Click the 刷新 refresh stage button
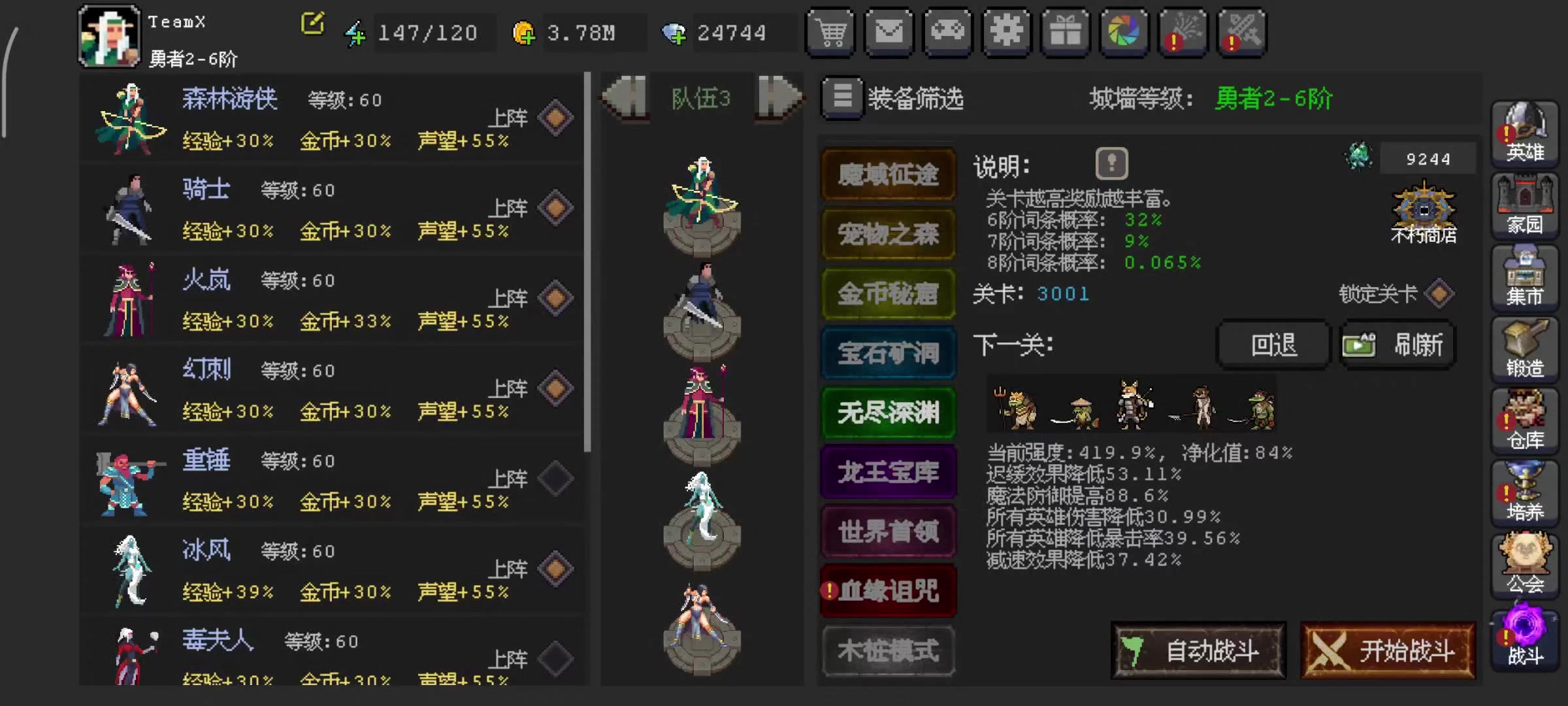 pos(1397,345)
